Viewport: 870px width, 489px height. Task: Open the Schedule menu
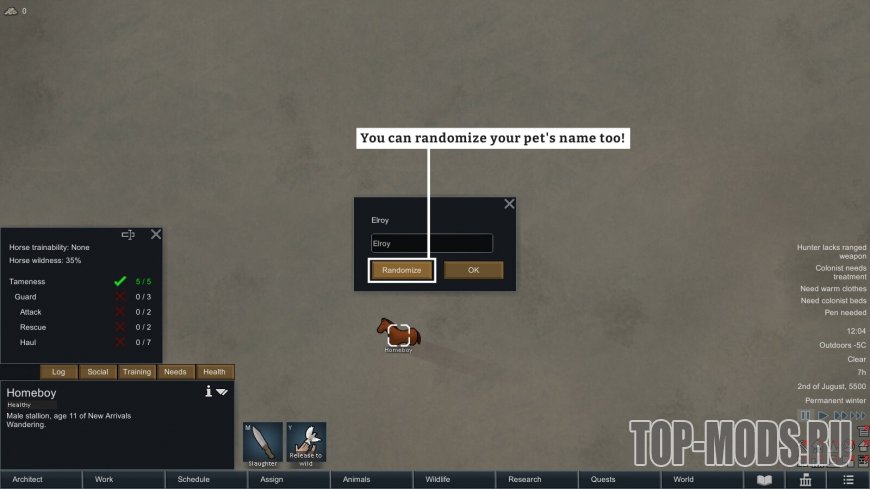[x=206, y=480]
